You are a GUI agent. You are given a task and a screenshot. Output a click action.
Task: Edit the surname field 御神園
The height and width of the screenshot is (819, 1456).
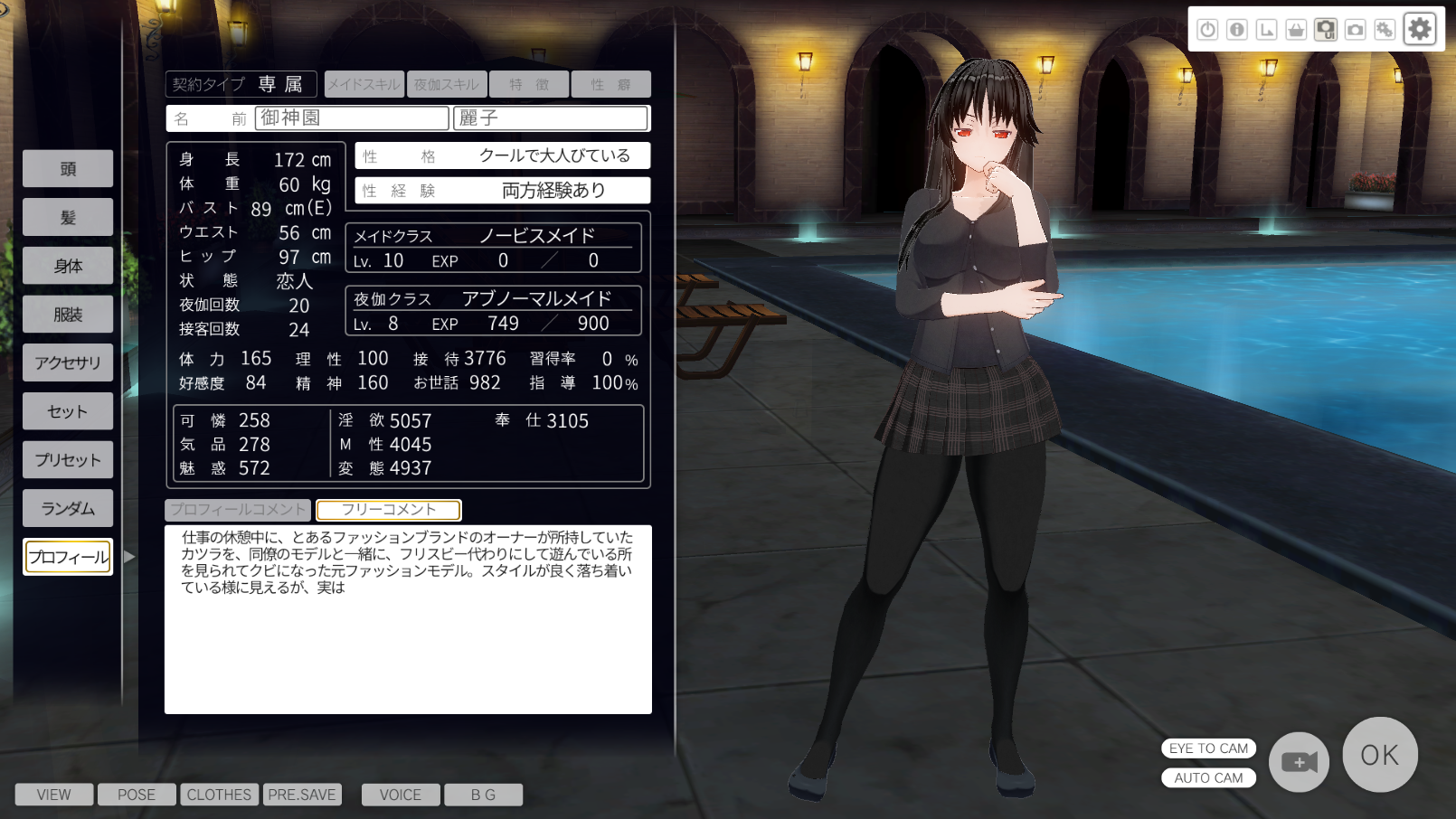click(353, 118)
